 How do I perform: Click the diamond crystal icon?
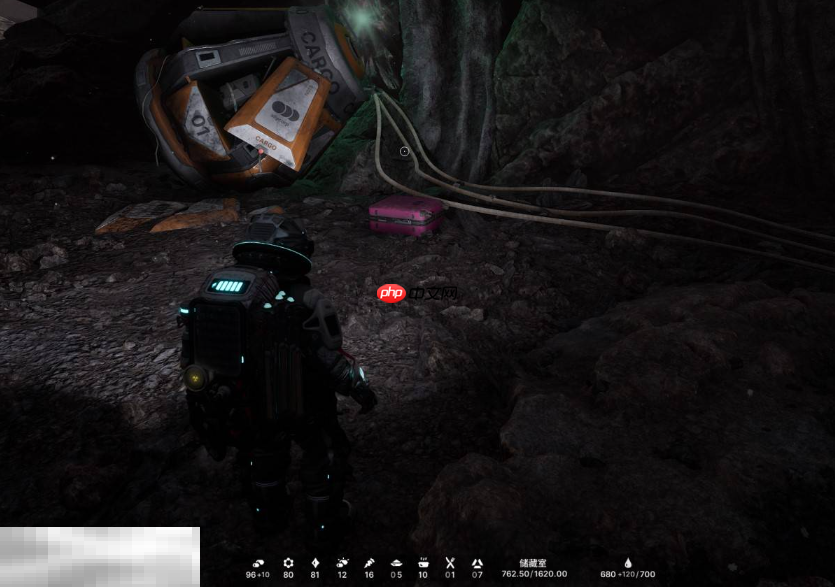[x=316, y=563]
